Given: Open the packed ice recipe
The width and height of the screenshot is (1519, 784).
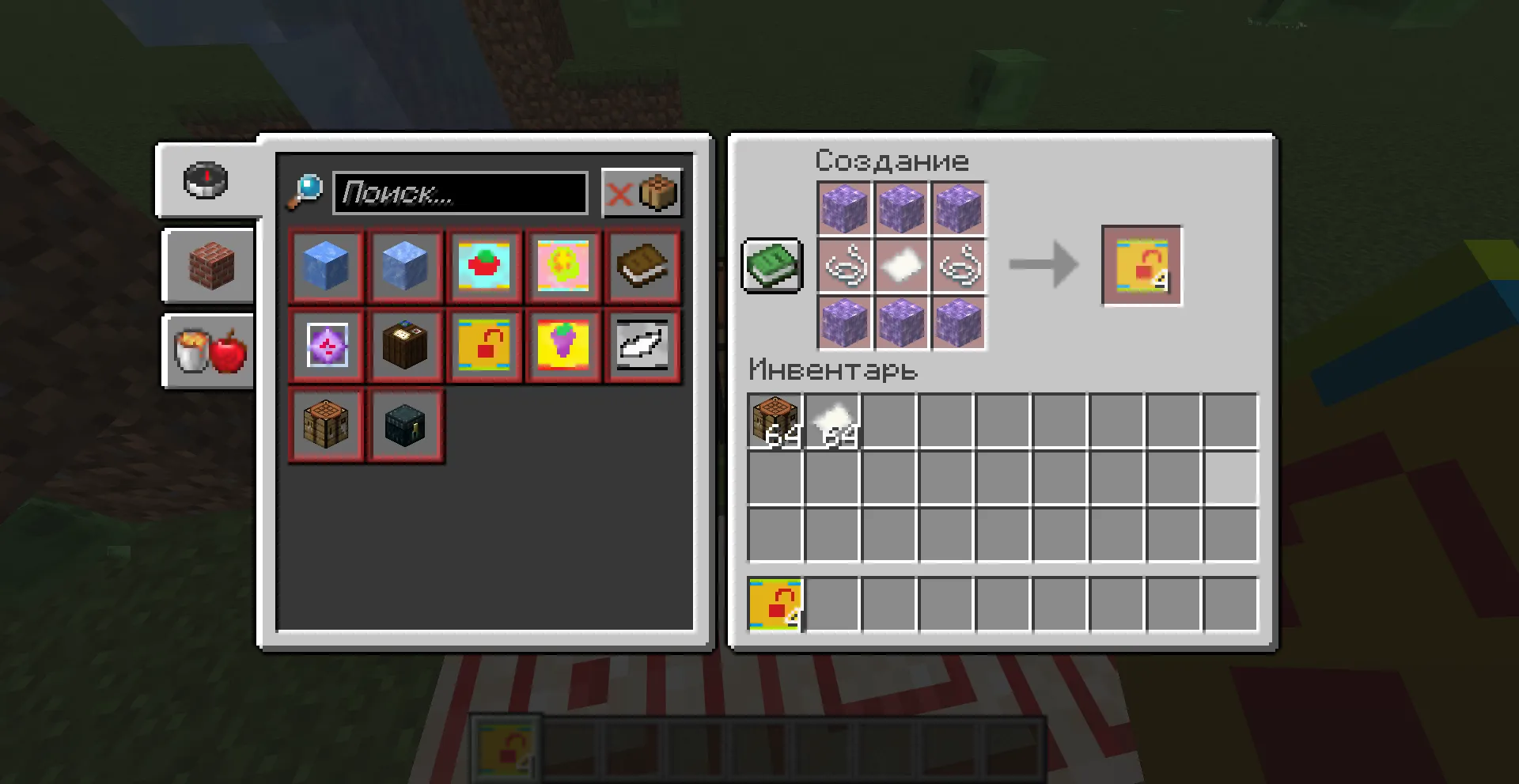Looking at the screenshot, I should tap(405, 266).
